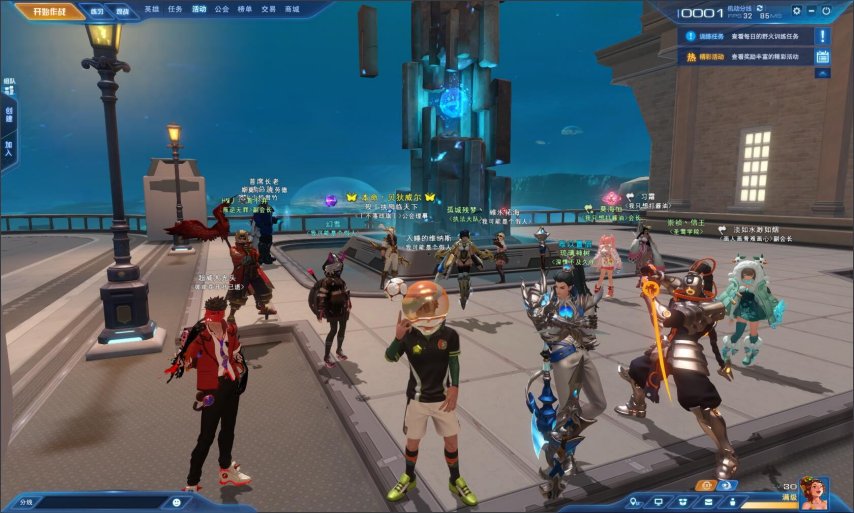This screenshot has height=513, width=854.
Task: Open the gear settings icon
Action: [797, 11]
